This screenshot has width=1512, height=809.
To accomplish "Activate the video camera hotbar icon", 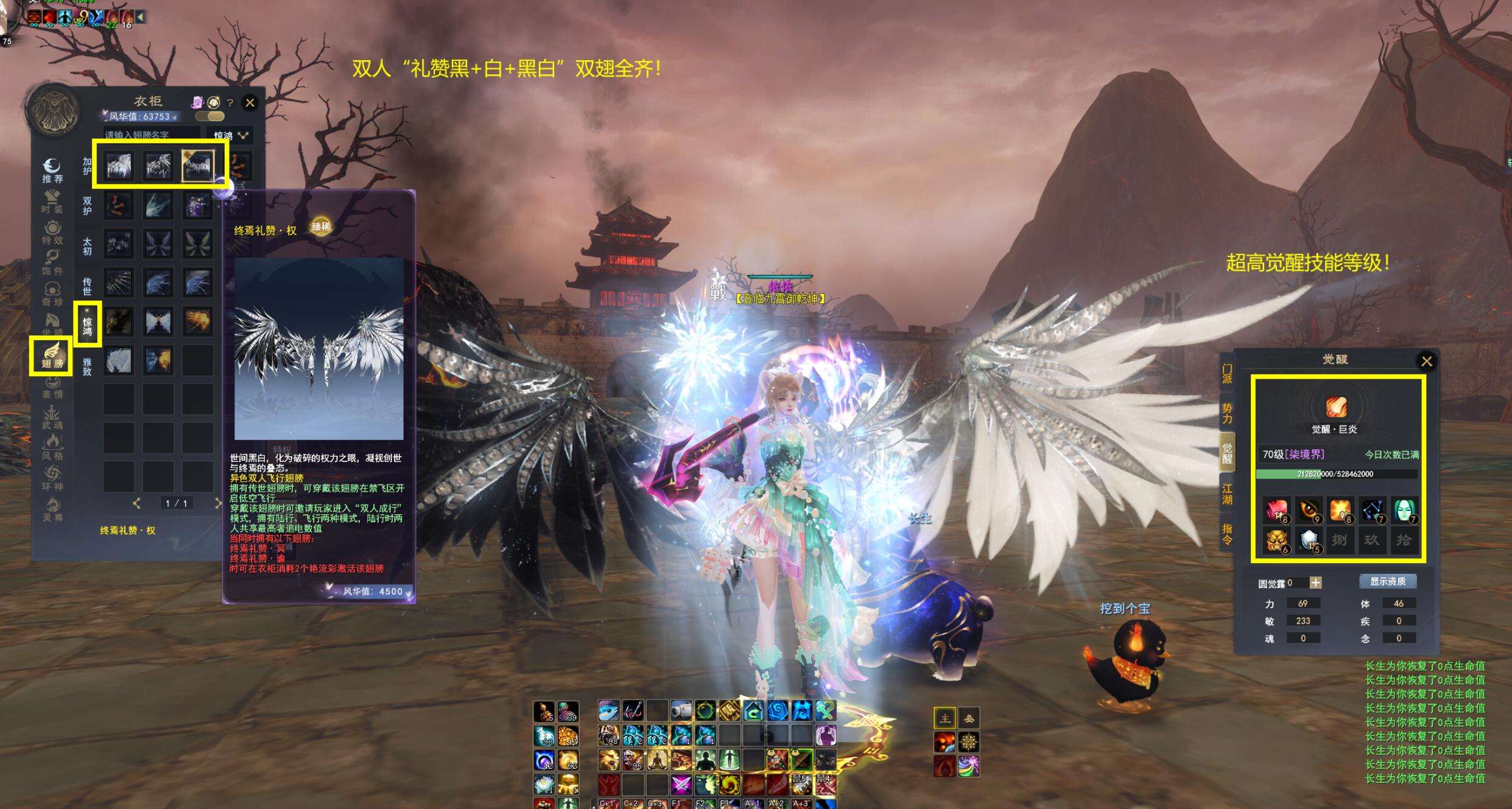I will (x=681, y=710).
